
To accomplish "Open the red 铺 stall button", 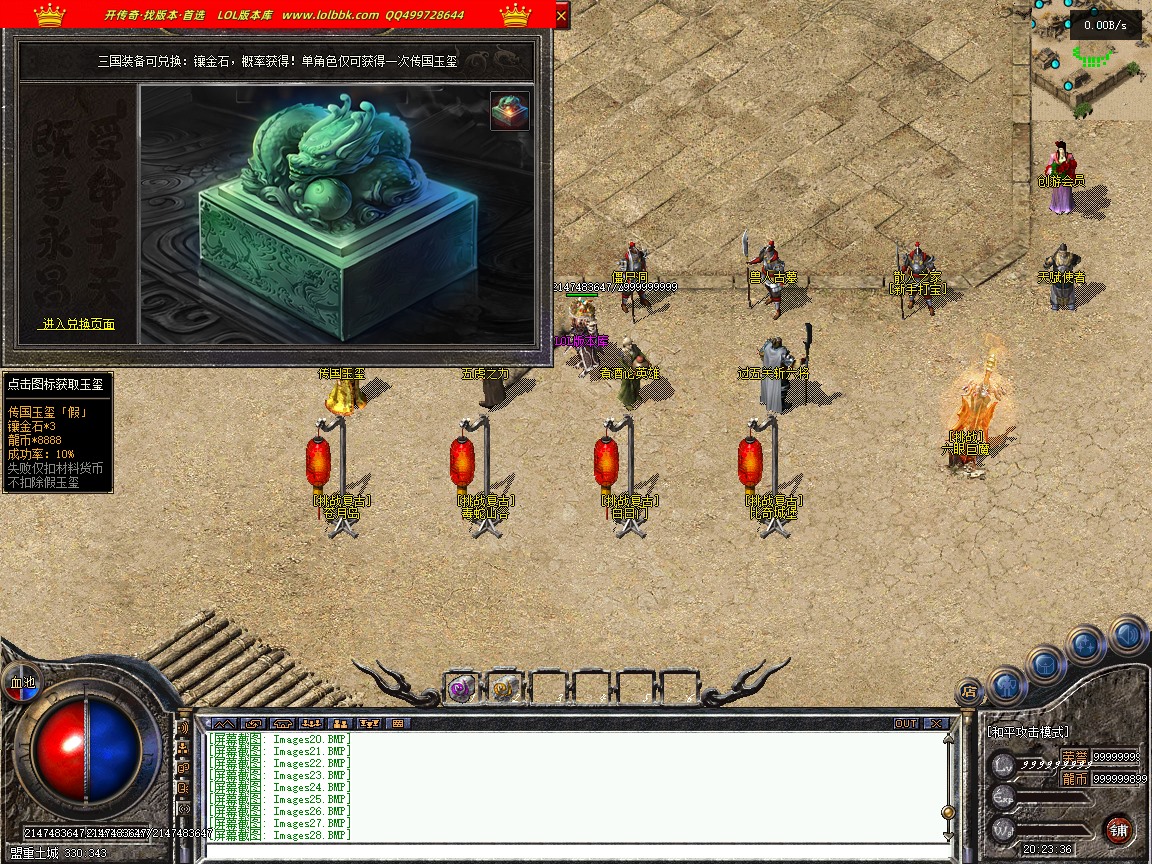I will (x=1119, y=829).
